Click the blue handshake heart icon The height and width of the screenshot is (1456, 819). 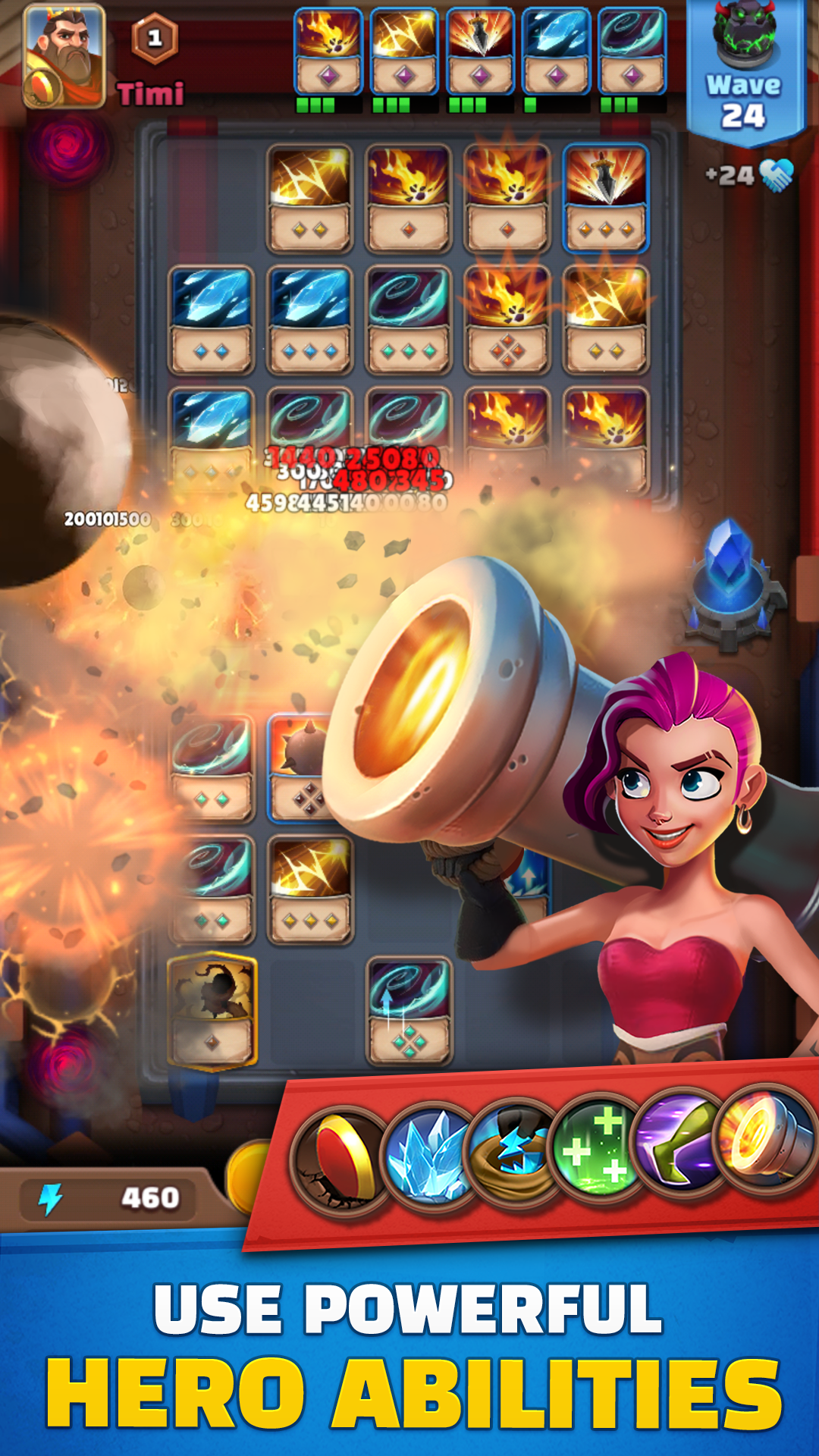click(x=776, y=175)
